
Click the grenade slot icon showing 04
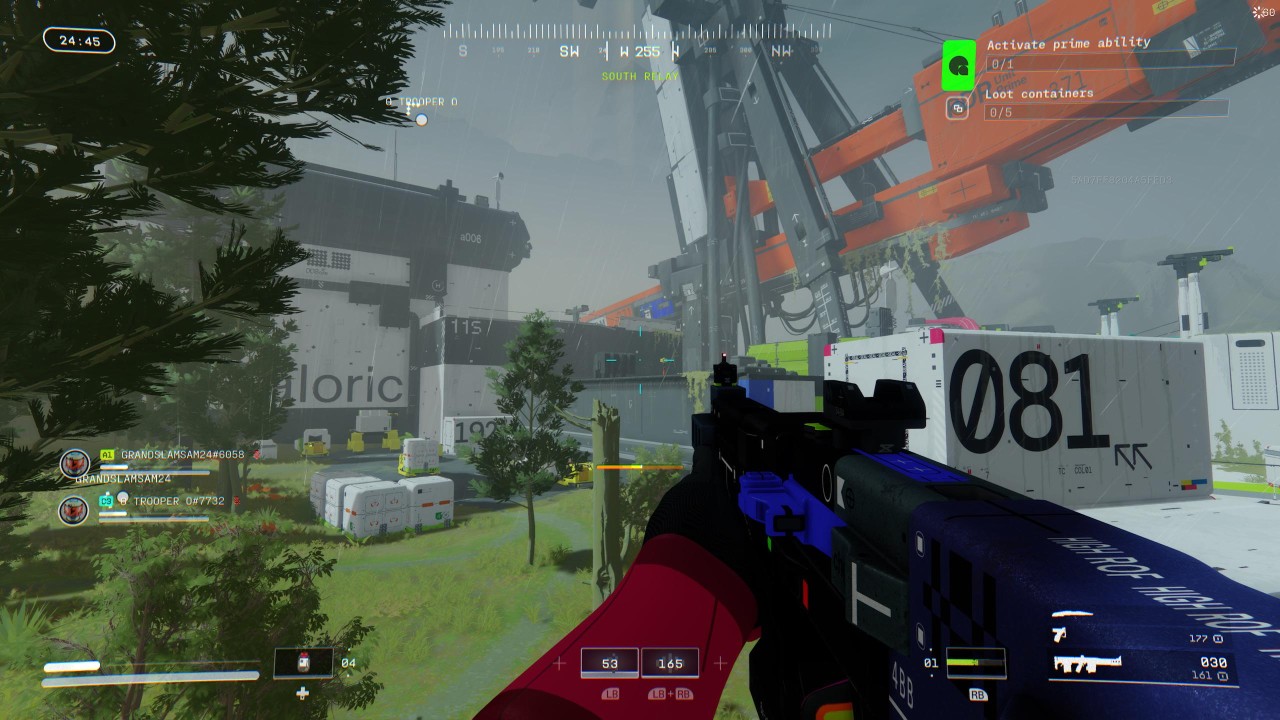[x=302, y=662]
